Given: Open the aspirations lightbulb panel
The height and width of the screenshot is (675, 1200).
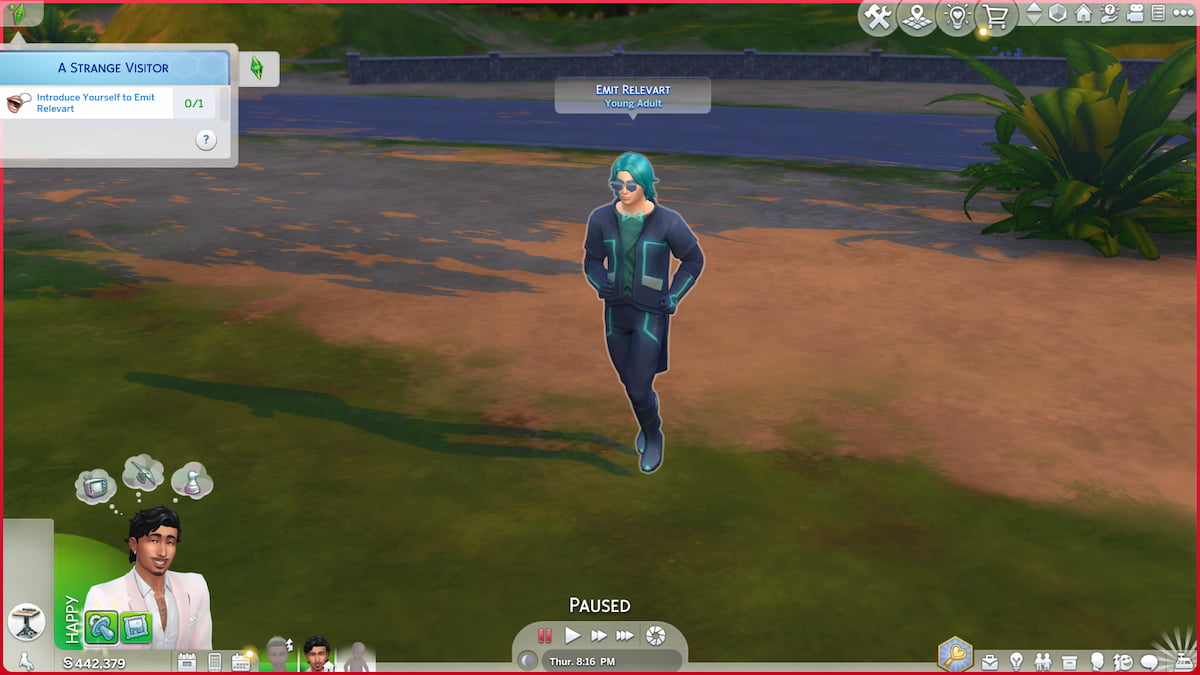Looking at the screenshot, I should [1016, 661].
